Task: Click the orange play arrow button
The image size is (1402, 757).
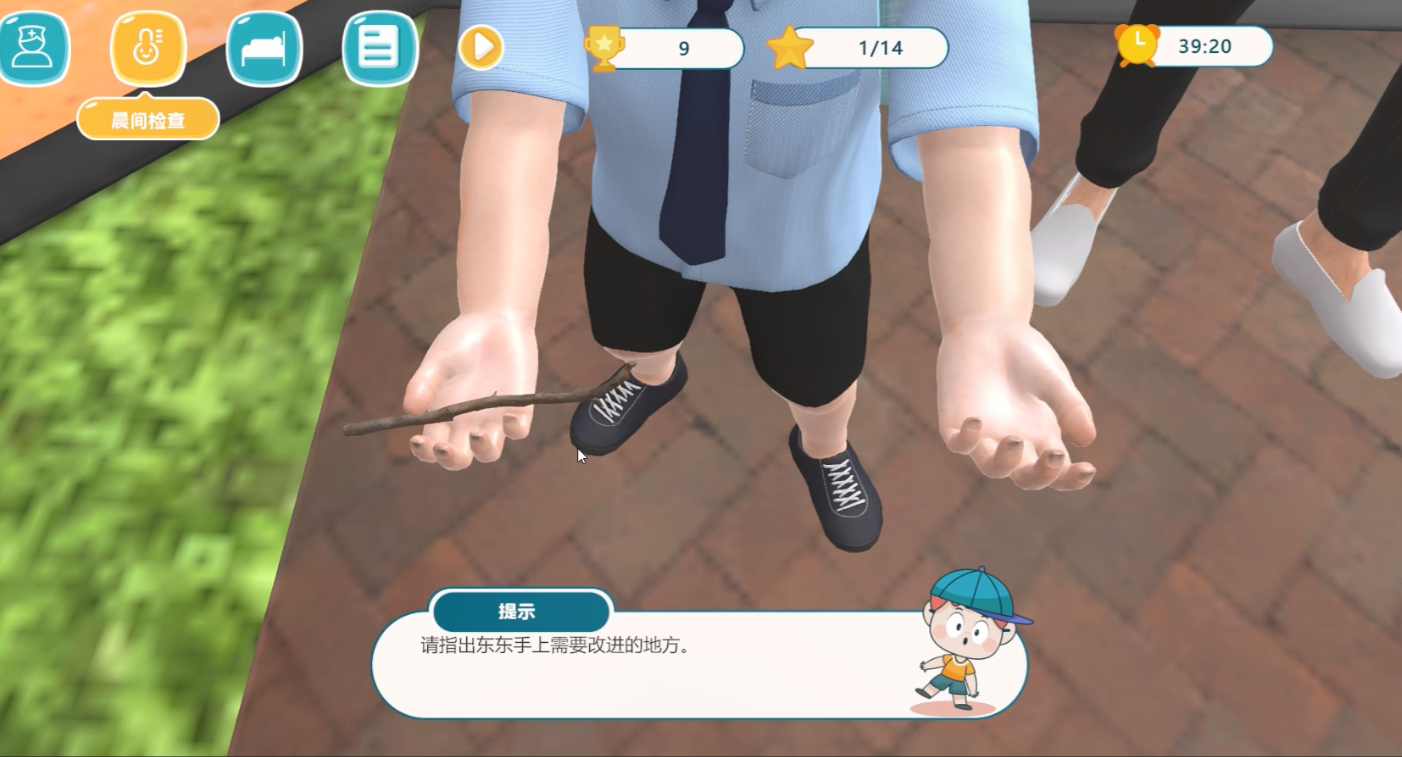Action: click(479, 45)
